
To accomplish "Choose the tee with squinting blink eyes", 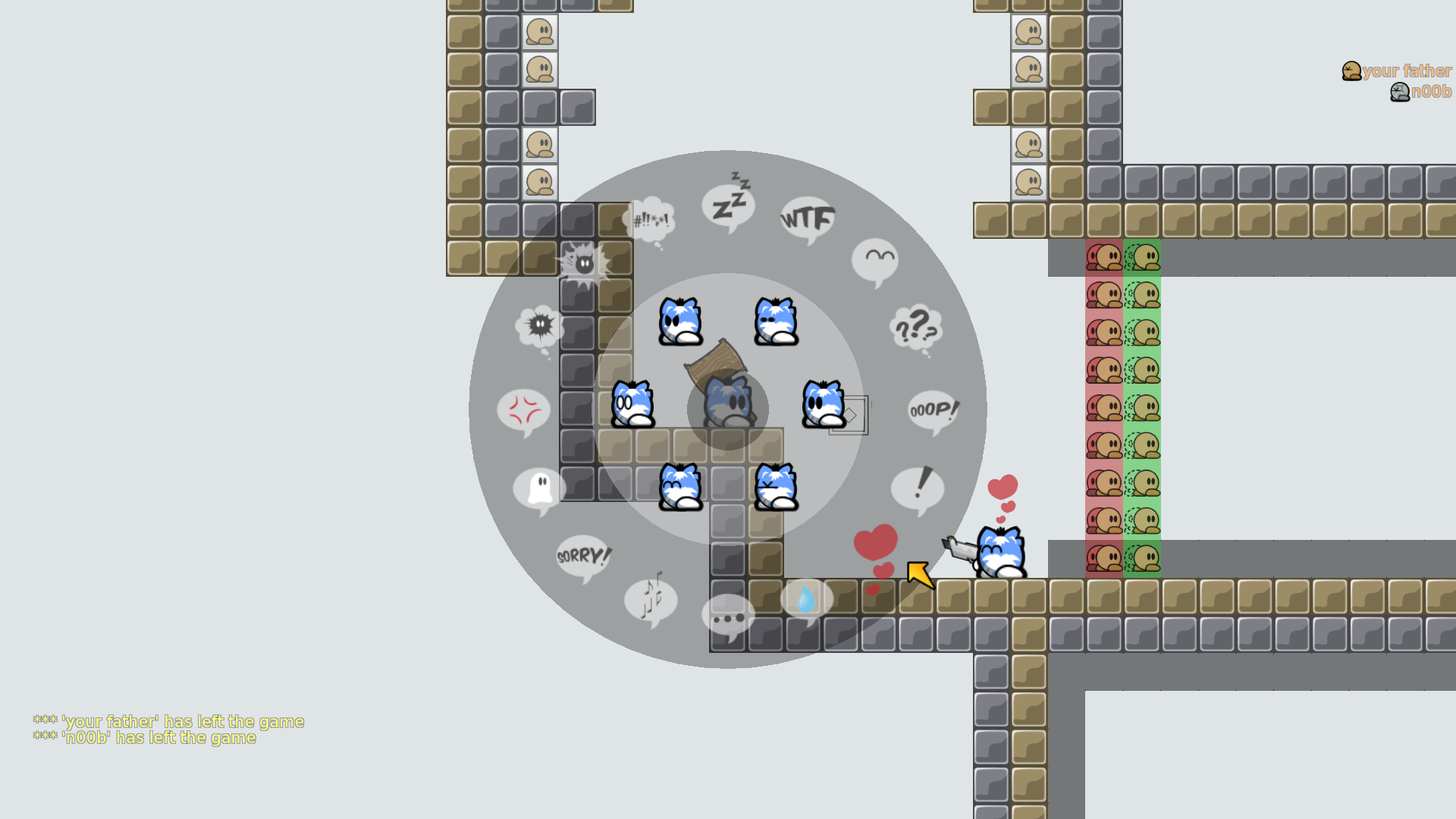I will click(x=776, y=322).
